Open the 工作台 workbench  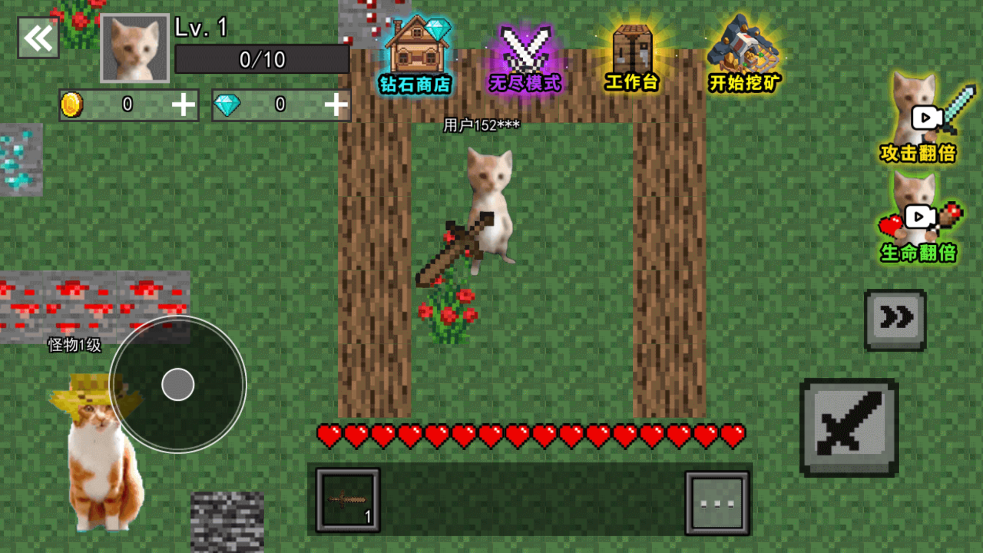(632, 59)
